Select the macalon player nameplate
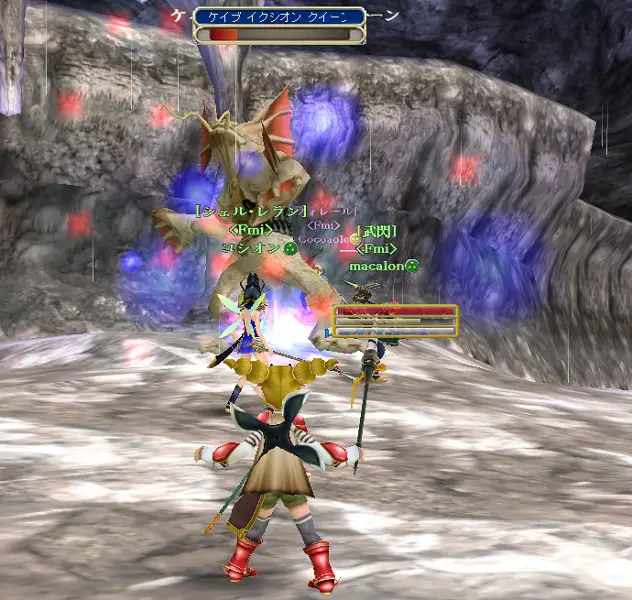 click(x=377, y=265)
